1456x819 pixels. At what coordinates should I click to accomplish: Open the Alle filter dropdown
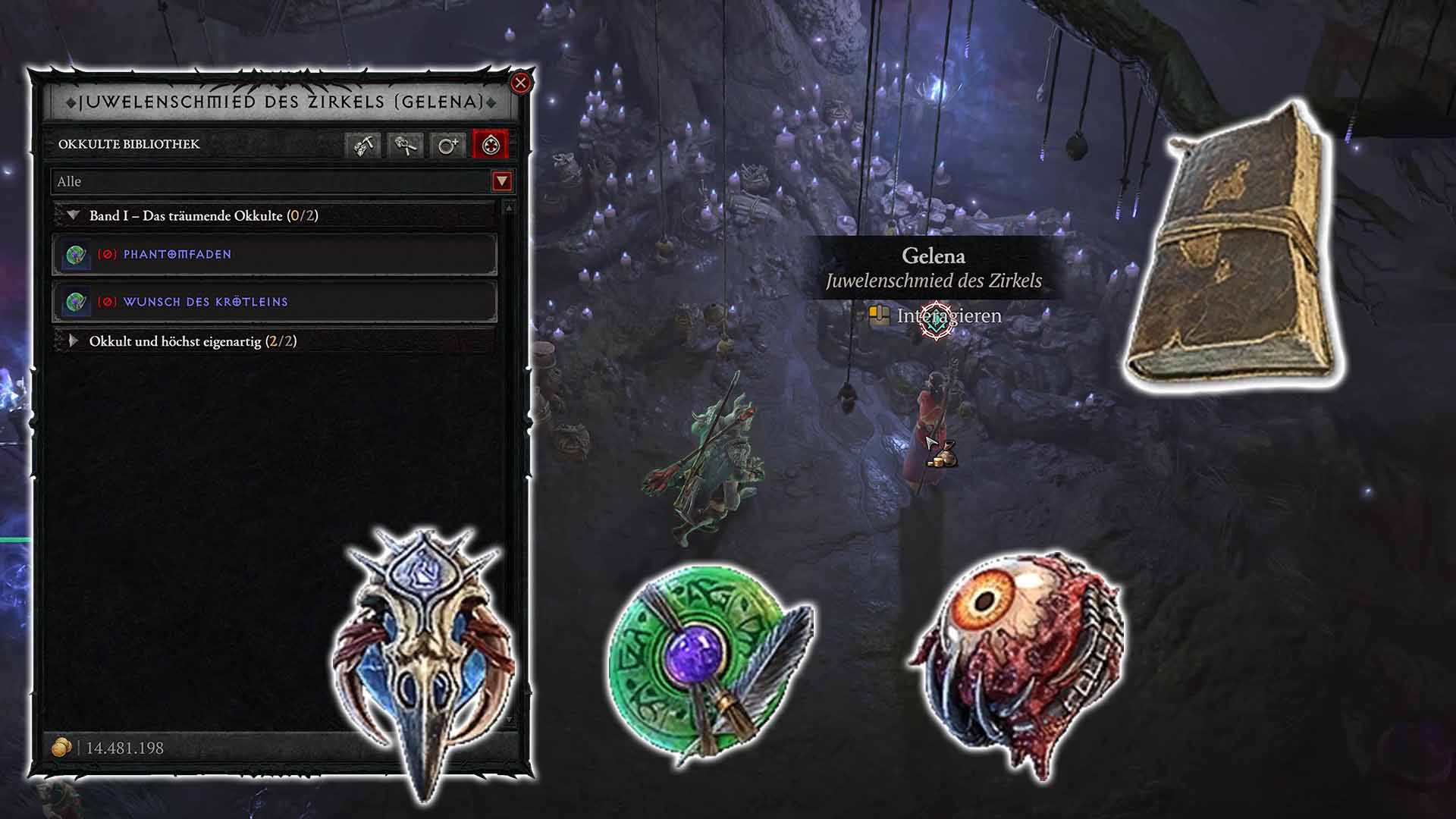point(500,182)
